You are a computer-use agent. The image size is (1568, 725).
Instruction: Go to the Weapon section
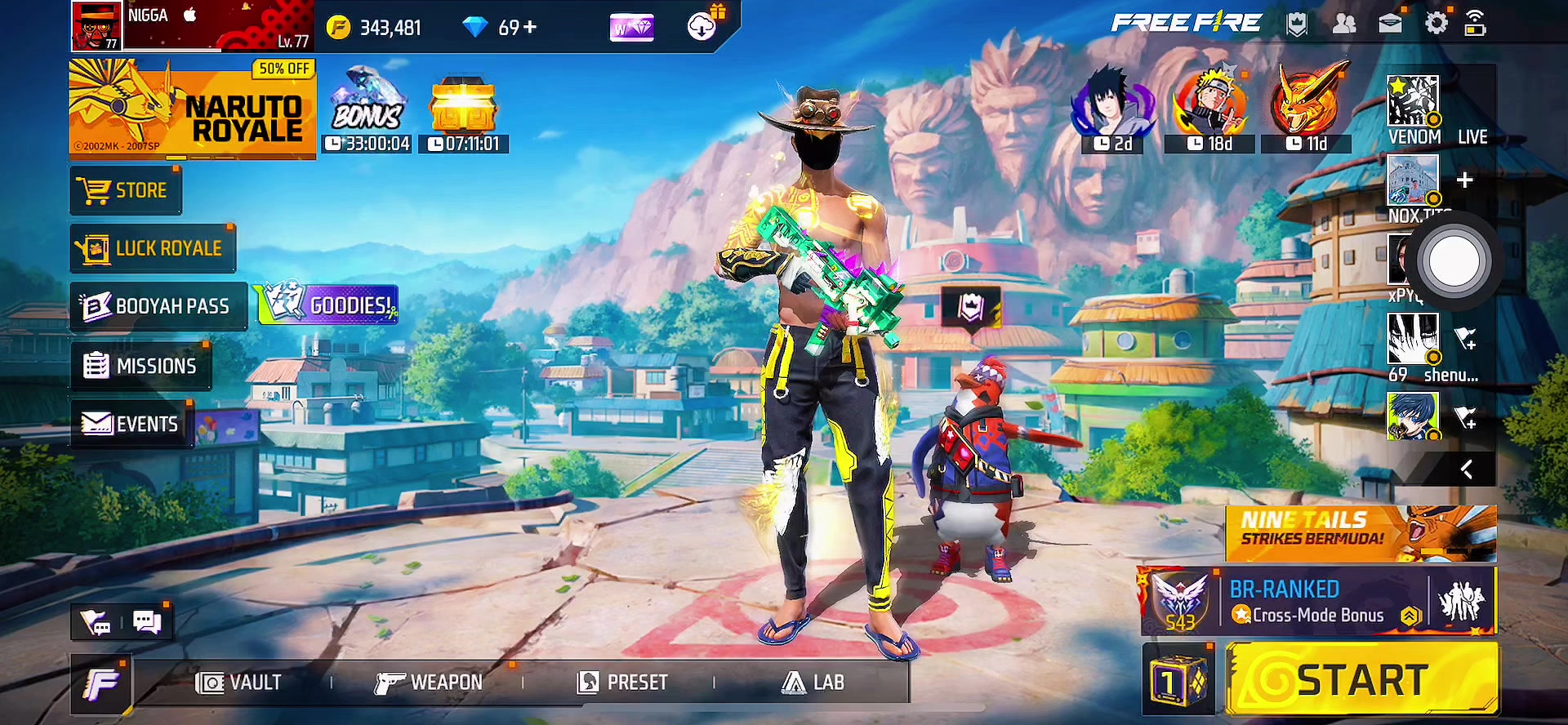pyautogui.click(x=429, y=683)
